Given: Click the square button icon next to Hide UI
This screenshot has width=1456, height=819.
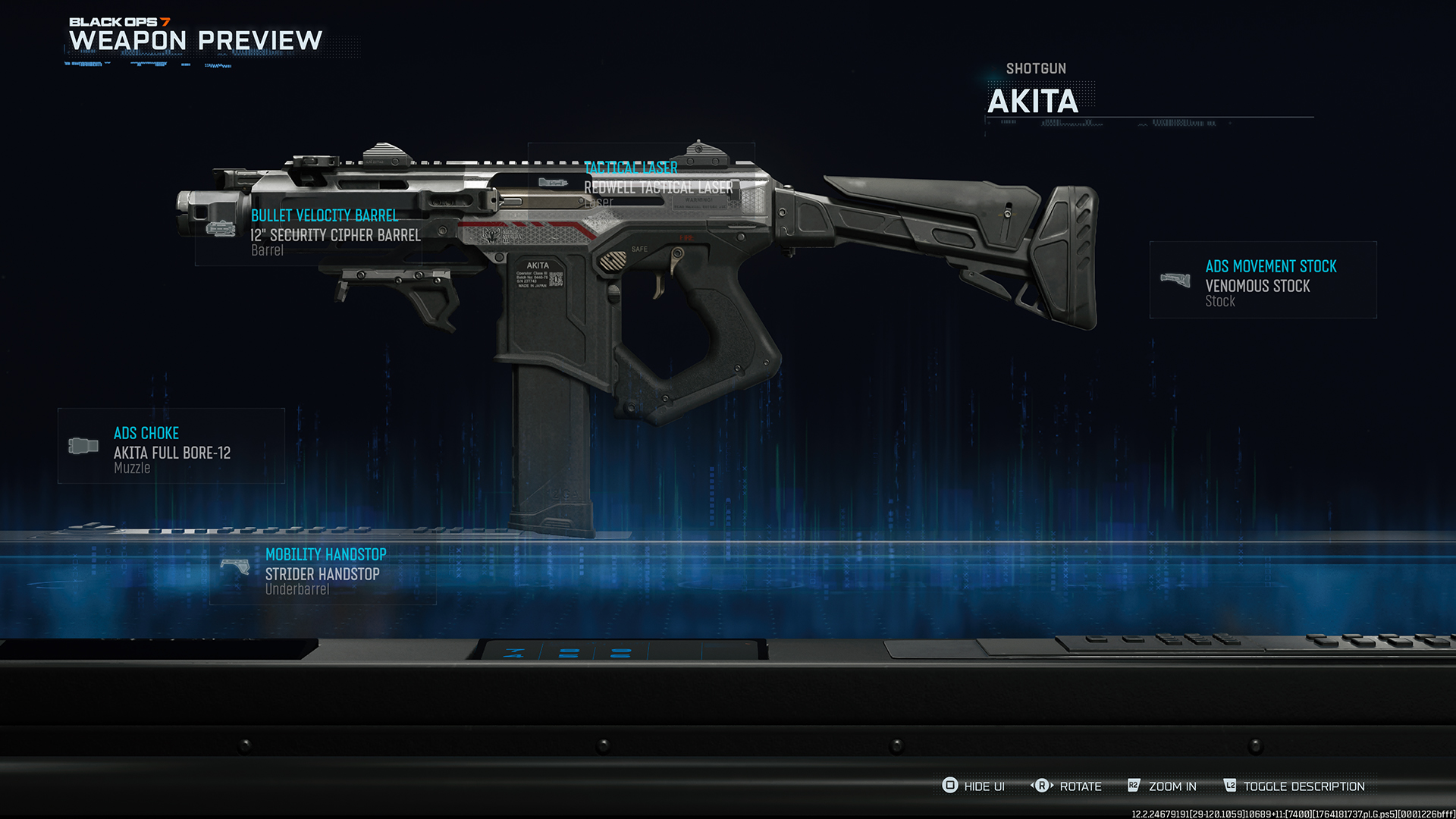Looking at the screenshot, I should (x=949, y=786).
